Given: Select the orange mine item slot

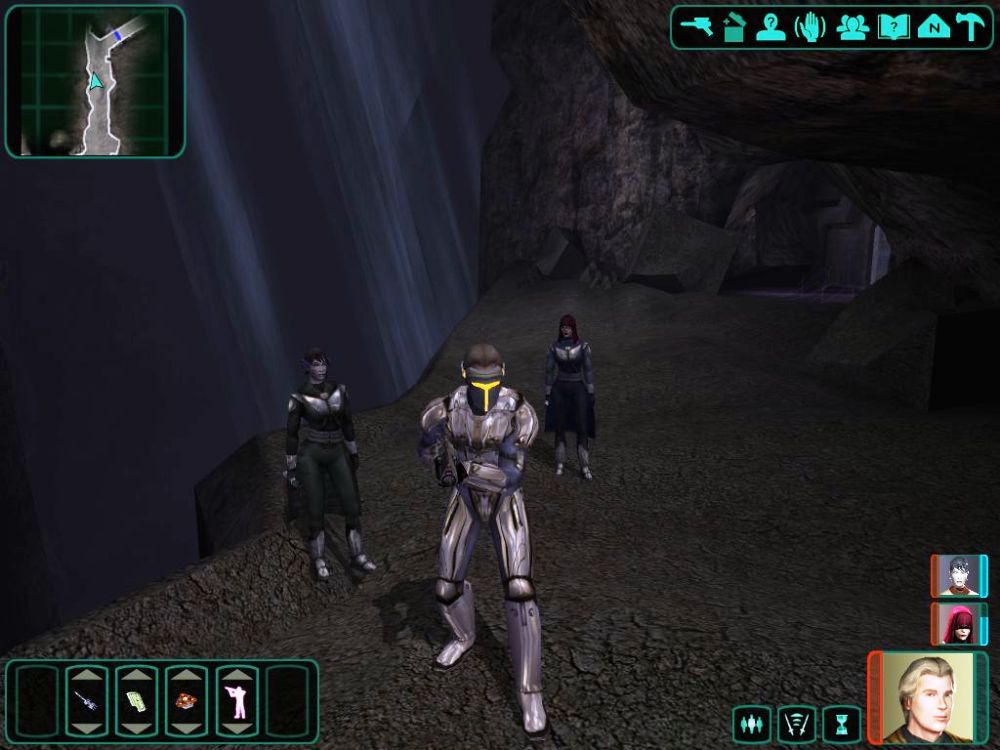Looking at the screenshot, I should tap(186, 700).
